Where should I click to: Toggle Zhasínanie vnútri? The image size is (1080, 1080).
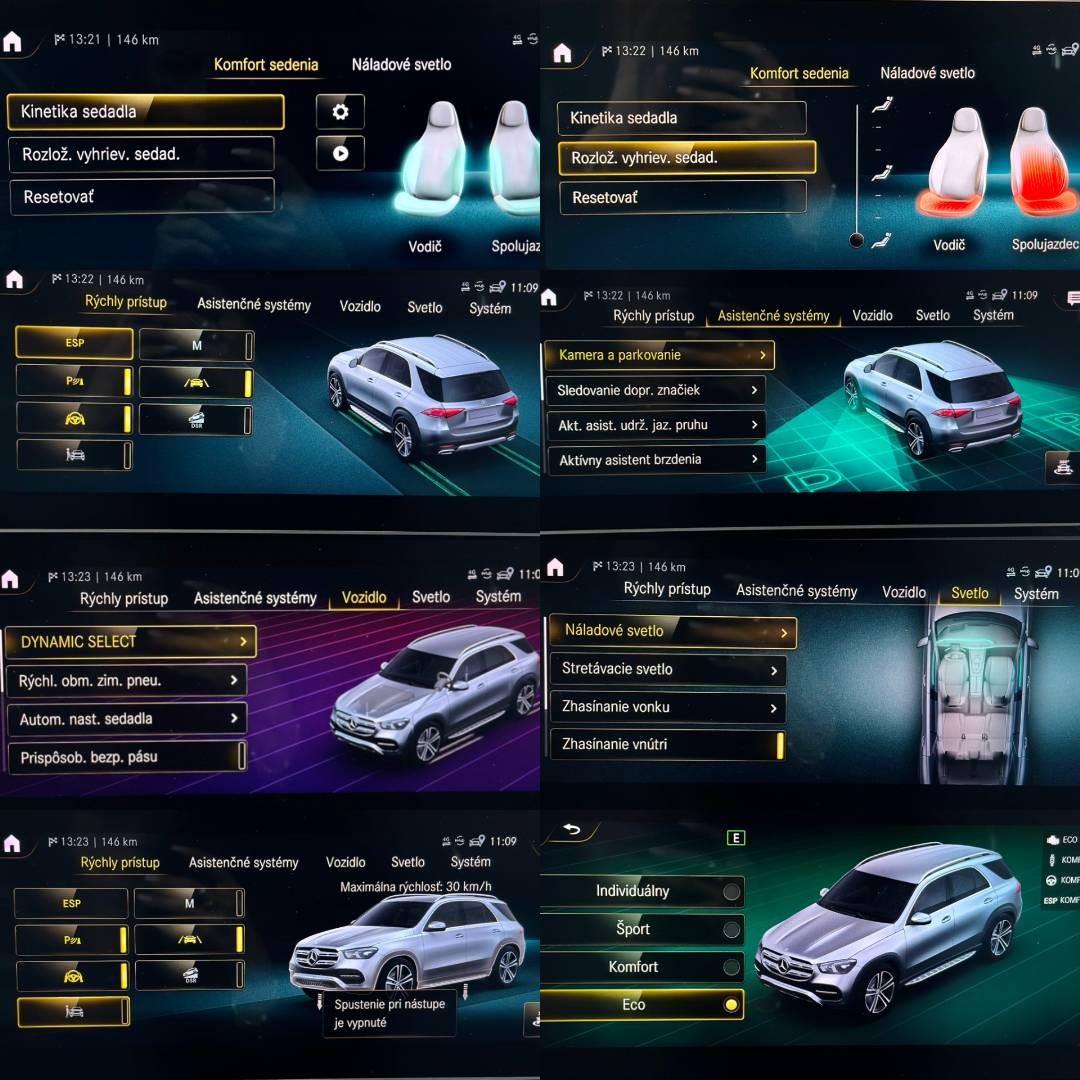[667, 744]
